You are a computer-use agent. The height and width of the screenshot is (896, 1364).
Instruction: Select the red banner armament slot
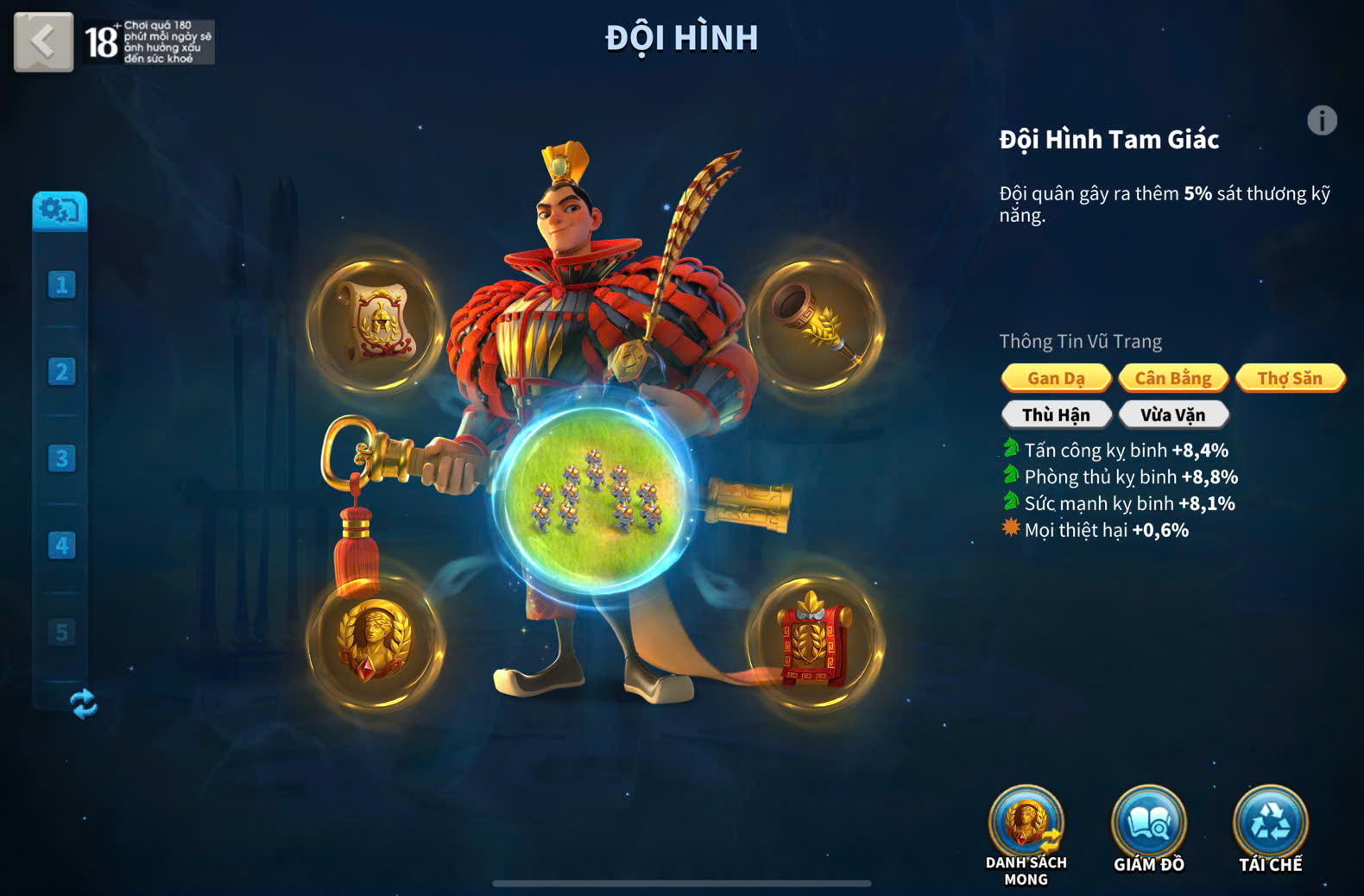click(x=814, y=640)
